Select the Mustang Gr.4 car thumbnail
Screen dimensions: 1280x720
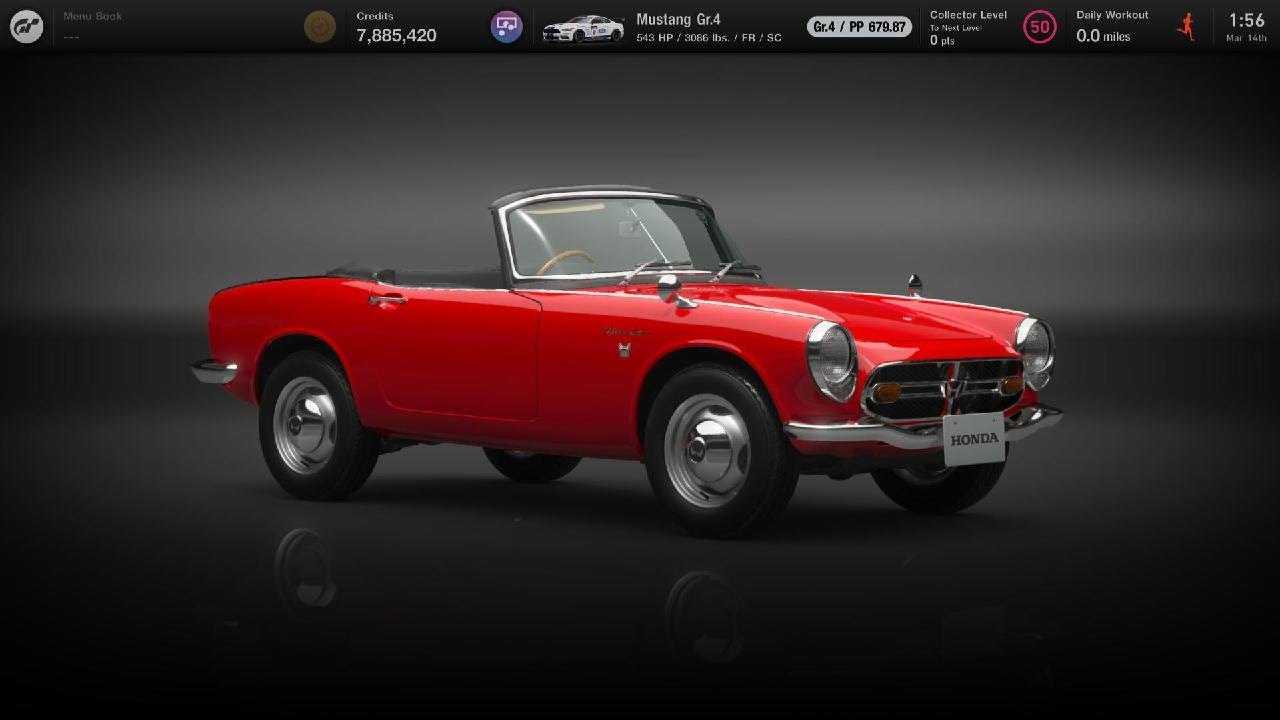[583, 27]
